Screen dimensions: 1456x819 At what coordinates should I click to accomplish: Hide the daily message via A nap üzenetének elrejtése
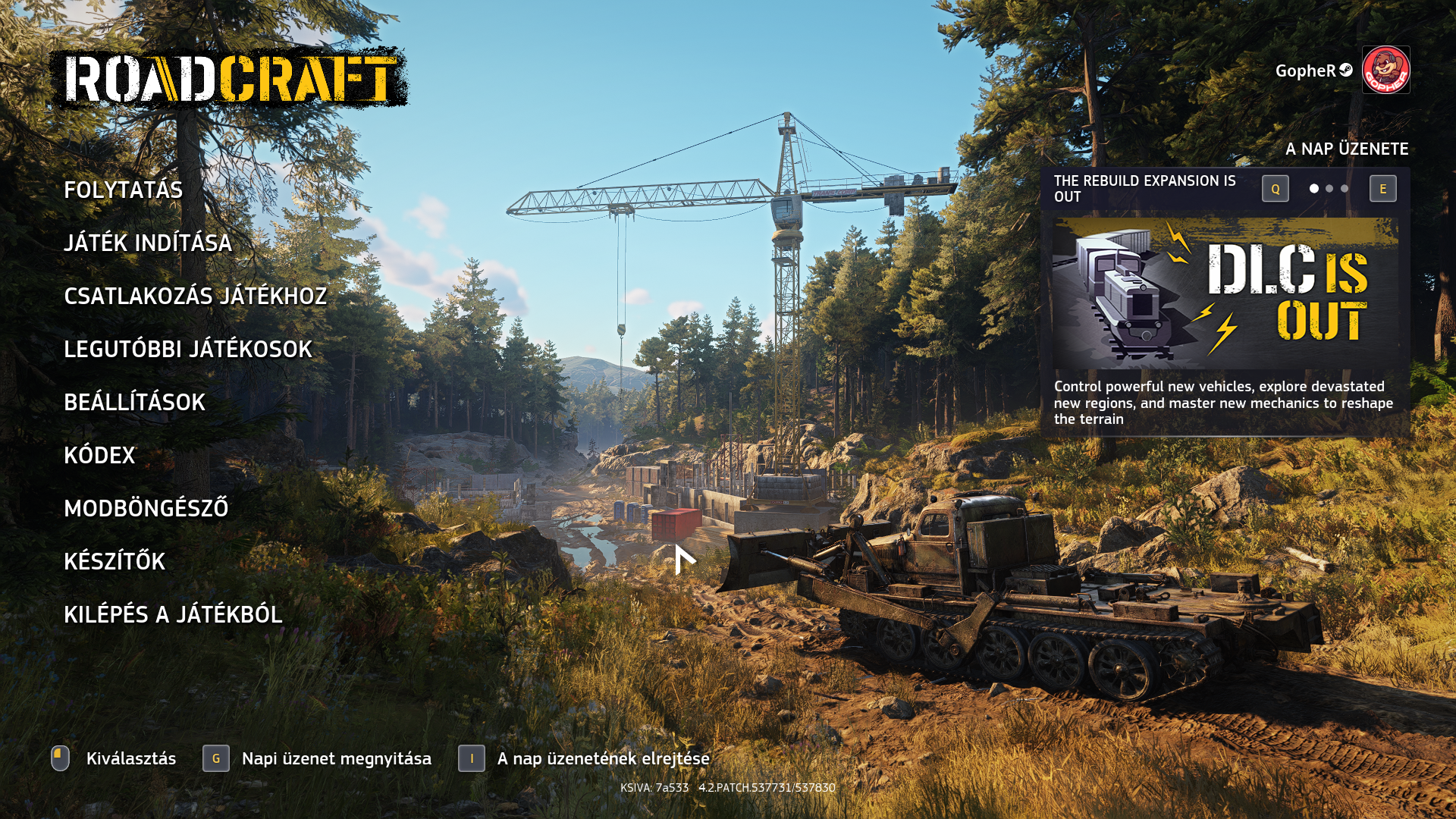tap(603, 758)
